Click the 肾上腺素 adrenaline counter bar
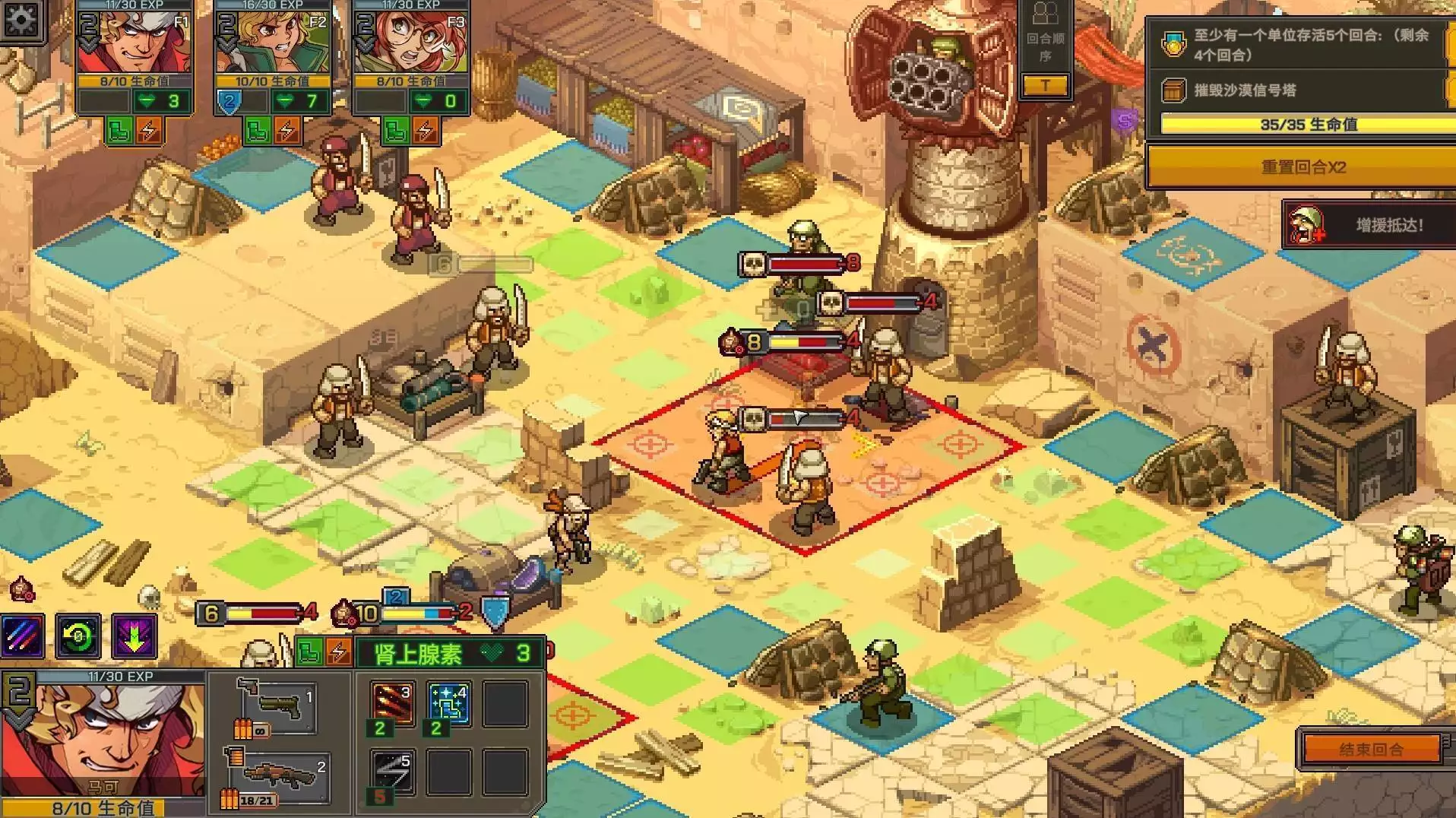Viewport: 1456px width, 818px height. point(450,653)
